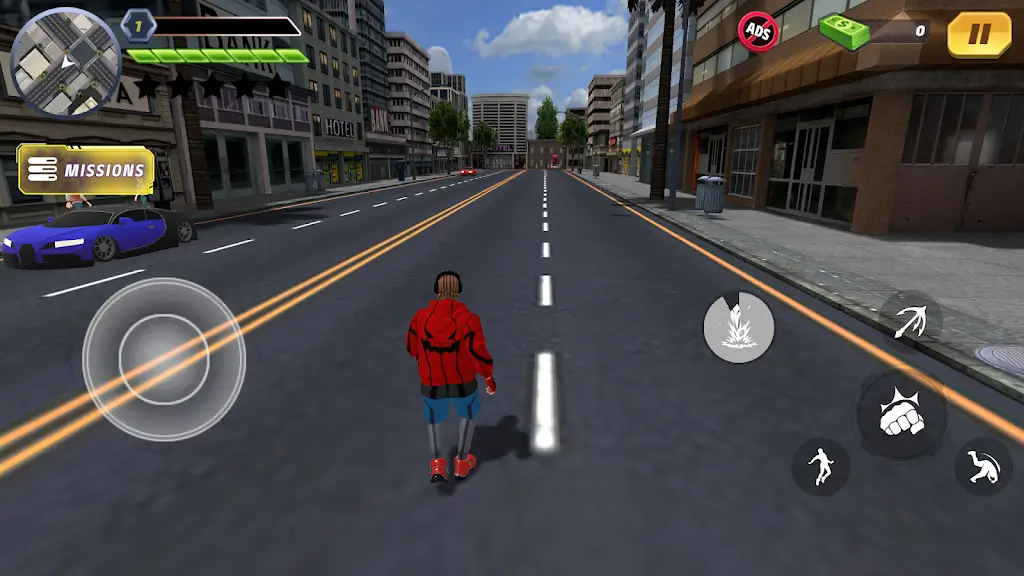Tap the green cash stack icon
Image resolution: width=1024 pixels, height=576 pixels.
click(845, 31)
